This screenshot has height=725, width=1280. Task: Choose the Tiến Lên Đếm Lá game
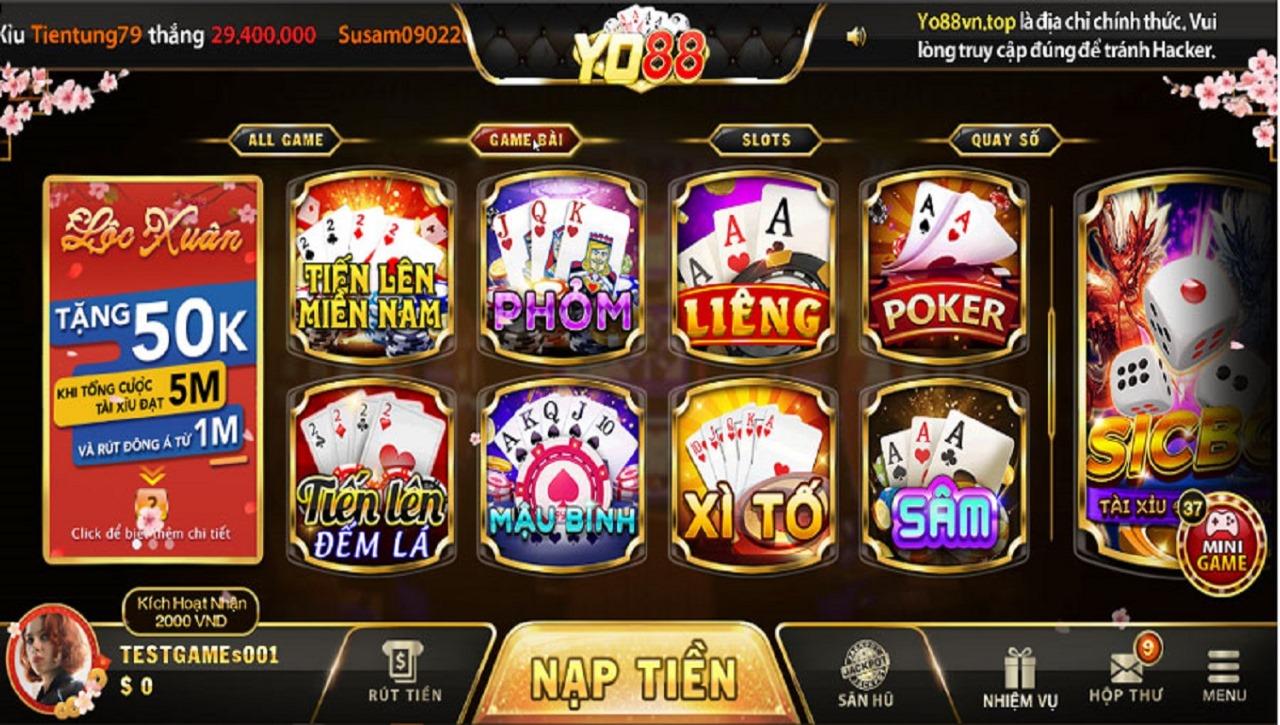(371, 475)
